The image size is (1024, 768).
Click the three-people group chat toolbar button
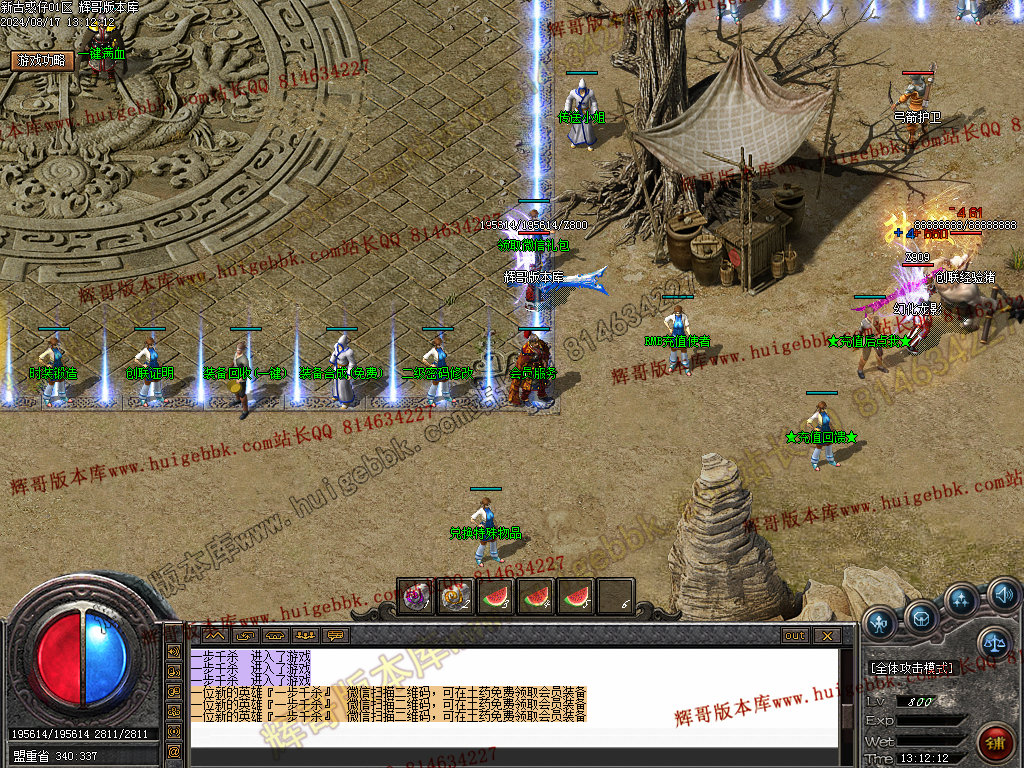pyautogui.click(x=305, y=635)
